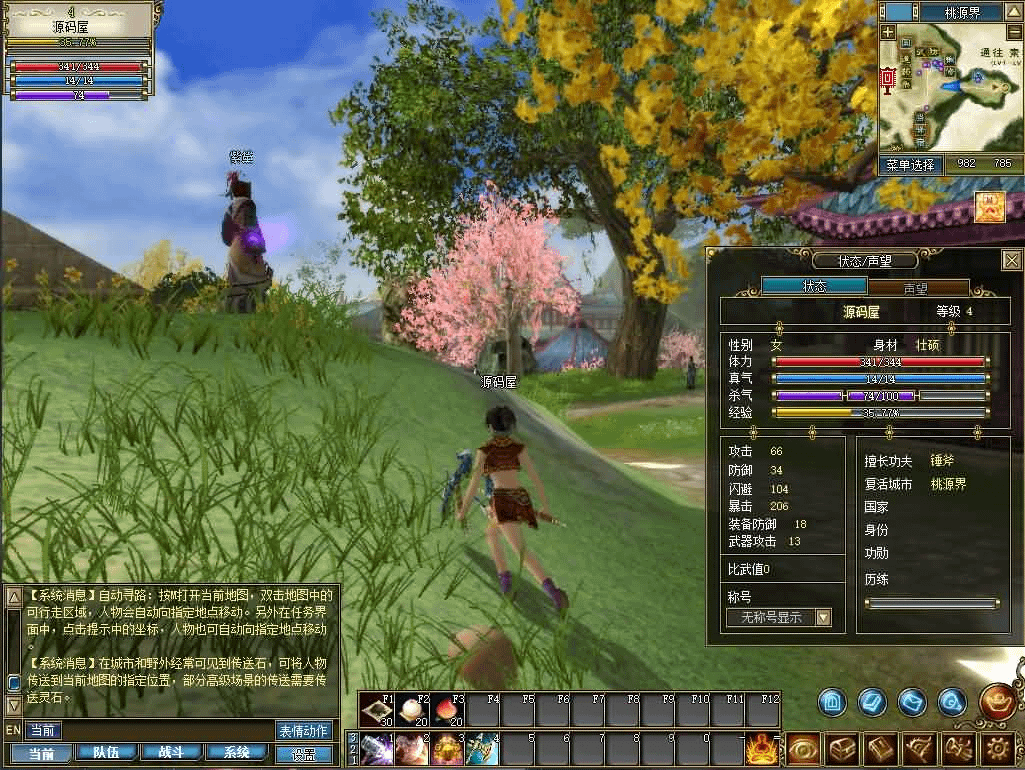This screenshot has width=1025, height=770.
Task: Use the scroll item in slot F1
Action: 376,712
